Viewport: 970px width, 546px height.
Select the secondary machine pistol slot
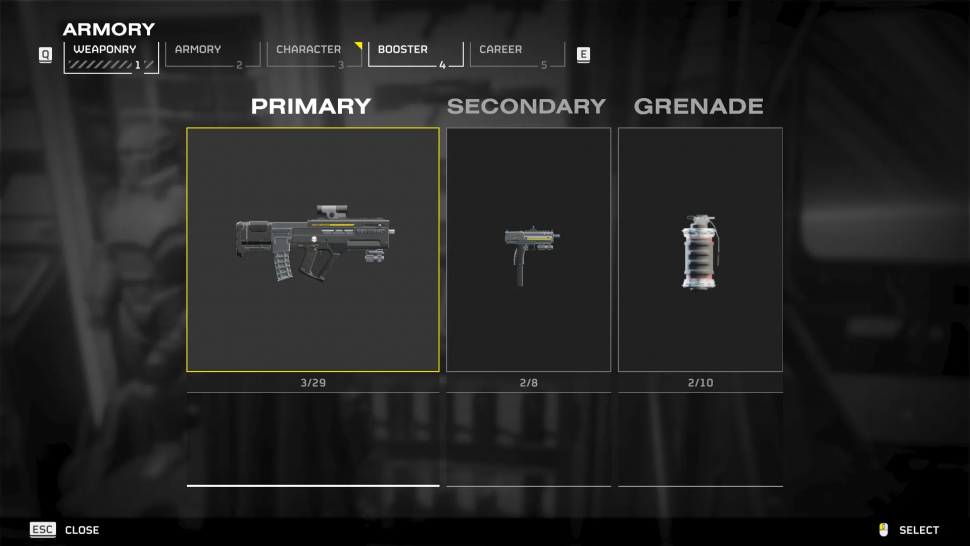pyautogui.click(x=528, y=250)
